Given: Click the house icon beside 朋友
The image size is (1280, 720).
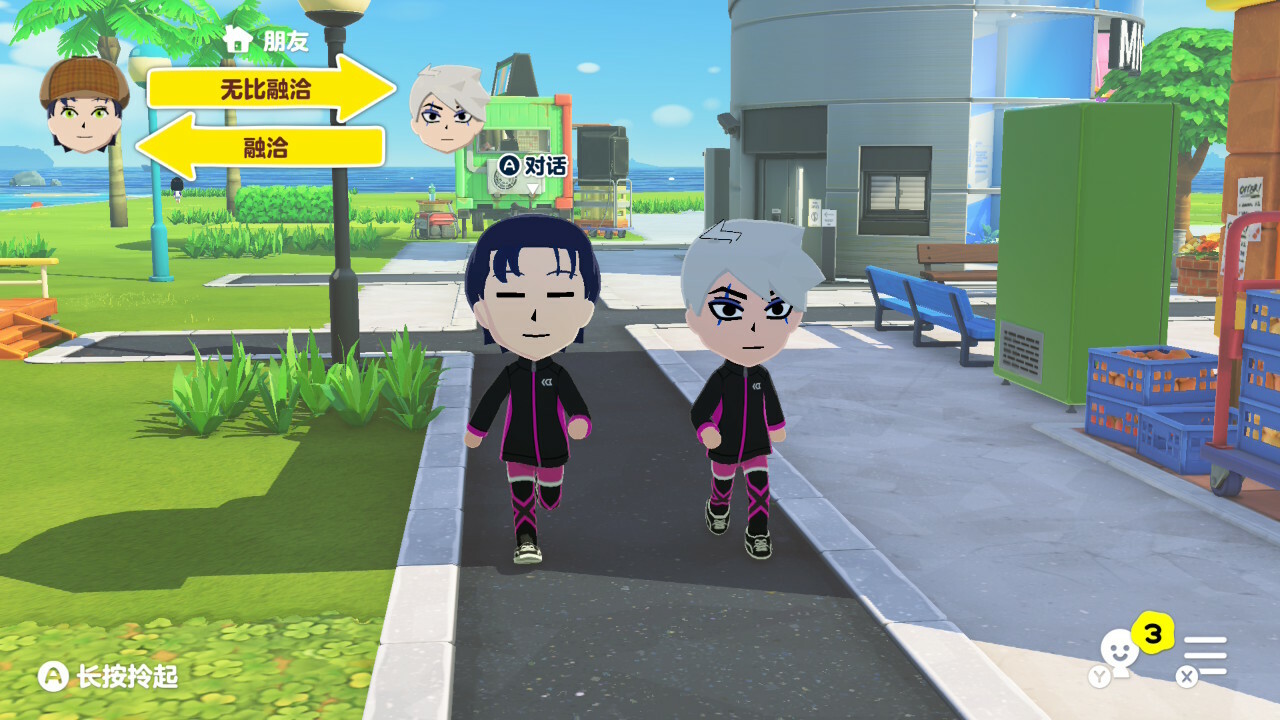Looking at the screenshot, I should (x=238, y=40).
